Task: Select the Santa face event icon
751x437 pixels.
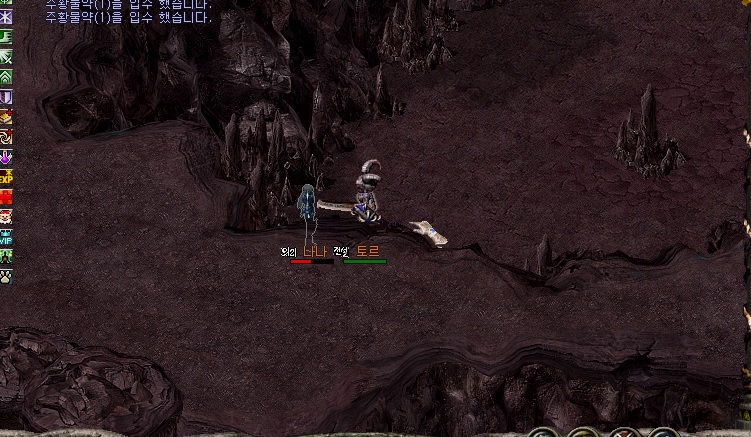Action: (6, 216)
